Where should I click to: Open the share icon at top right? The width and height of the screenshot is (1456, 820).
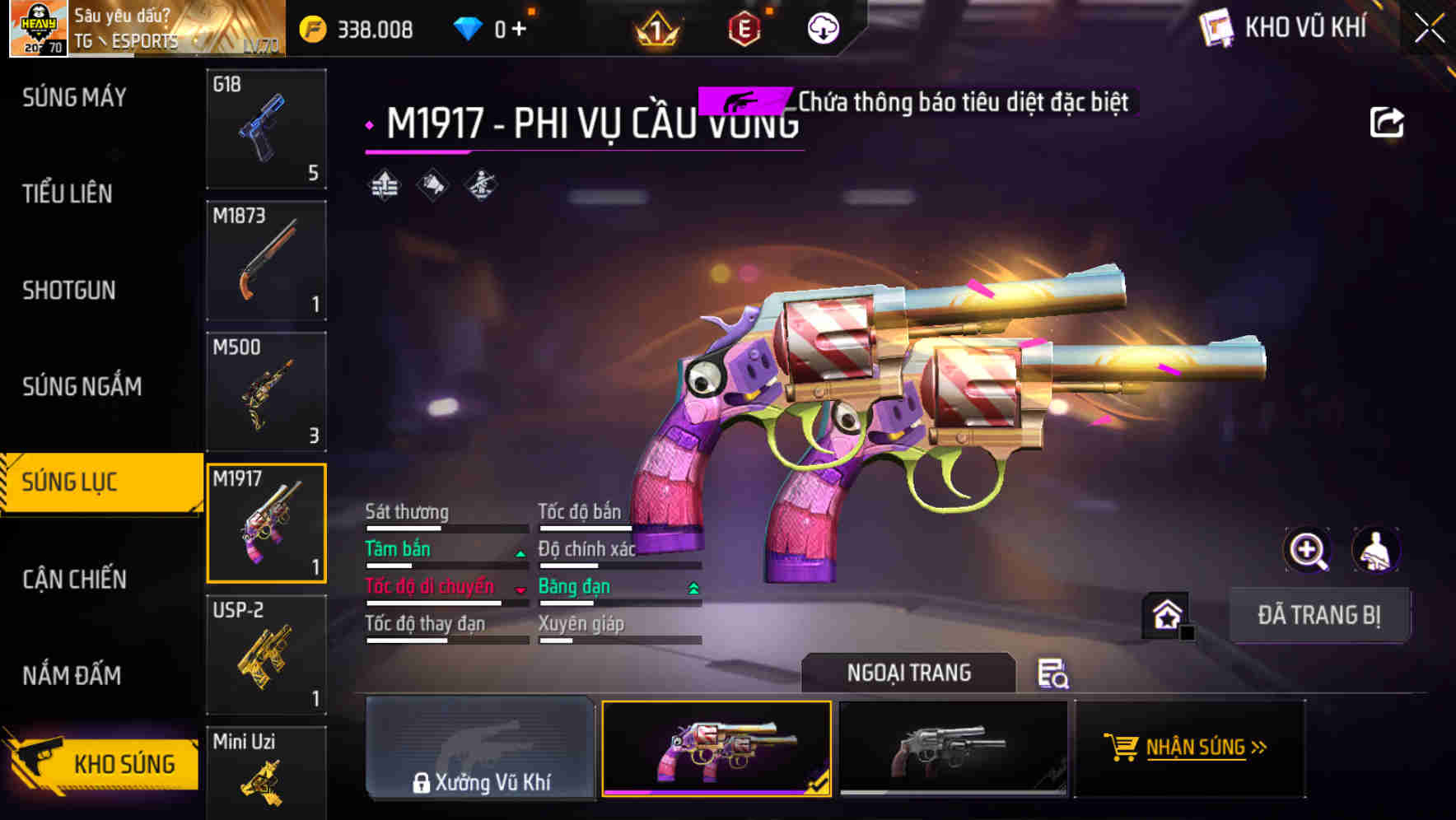click(1388, 121)
